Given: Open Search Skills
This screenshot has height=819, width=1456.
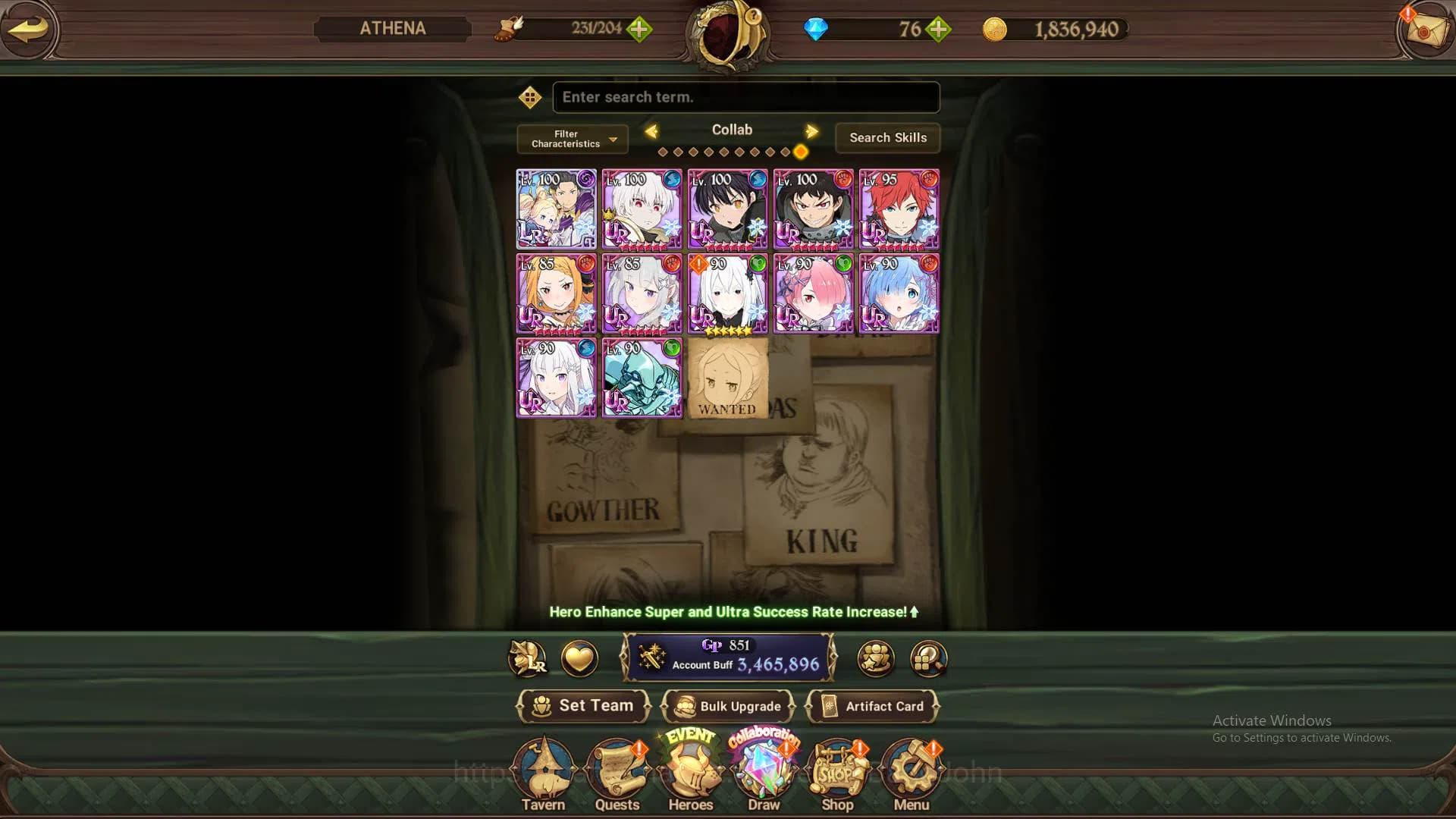Looking at the screenshot, I should (x=887, y=138).
